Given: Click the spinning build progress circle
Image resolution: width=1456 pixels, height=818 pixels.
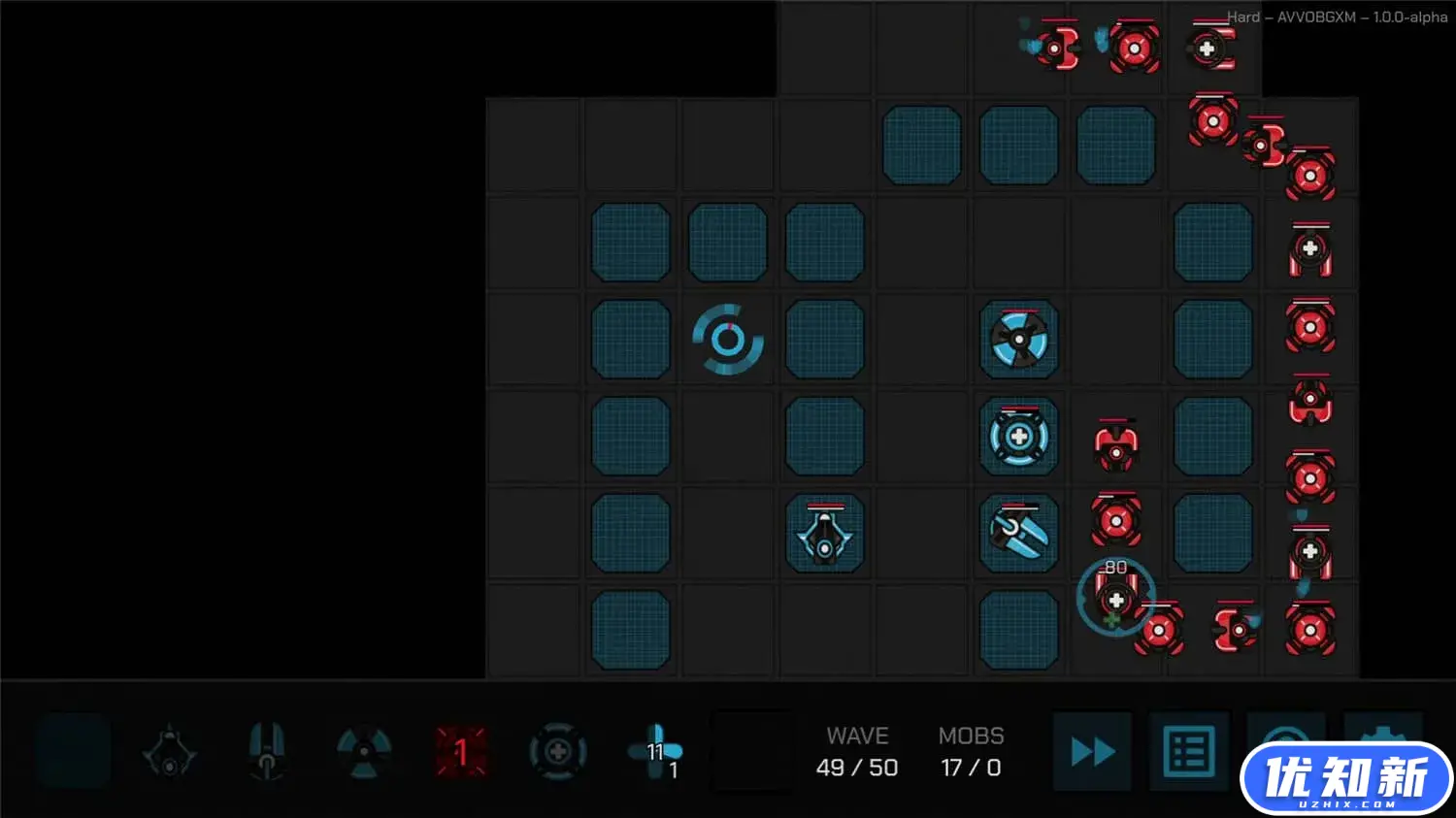Looking at the screenshot, I should (x=728, y=340).
